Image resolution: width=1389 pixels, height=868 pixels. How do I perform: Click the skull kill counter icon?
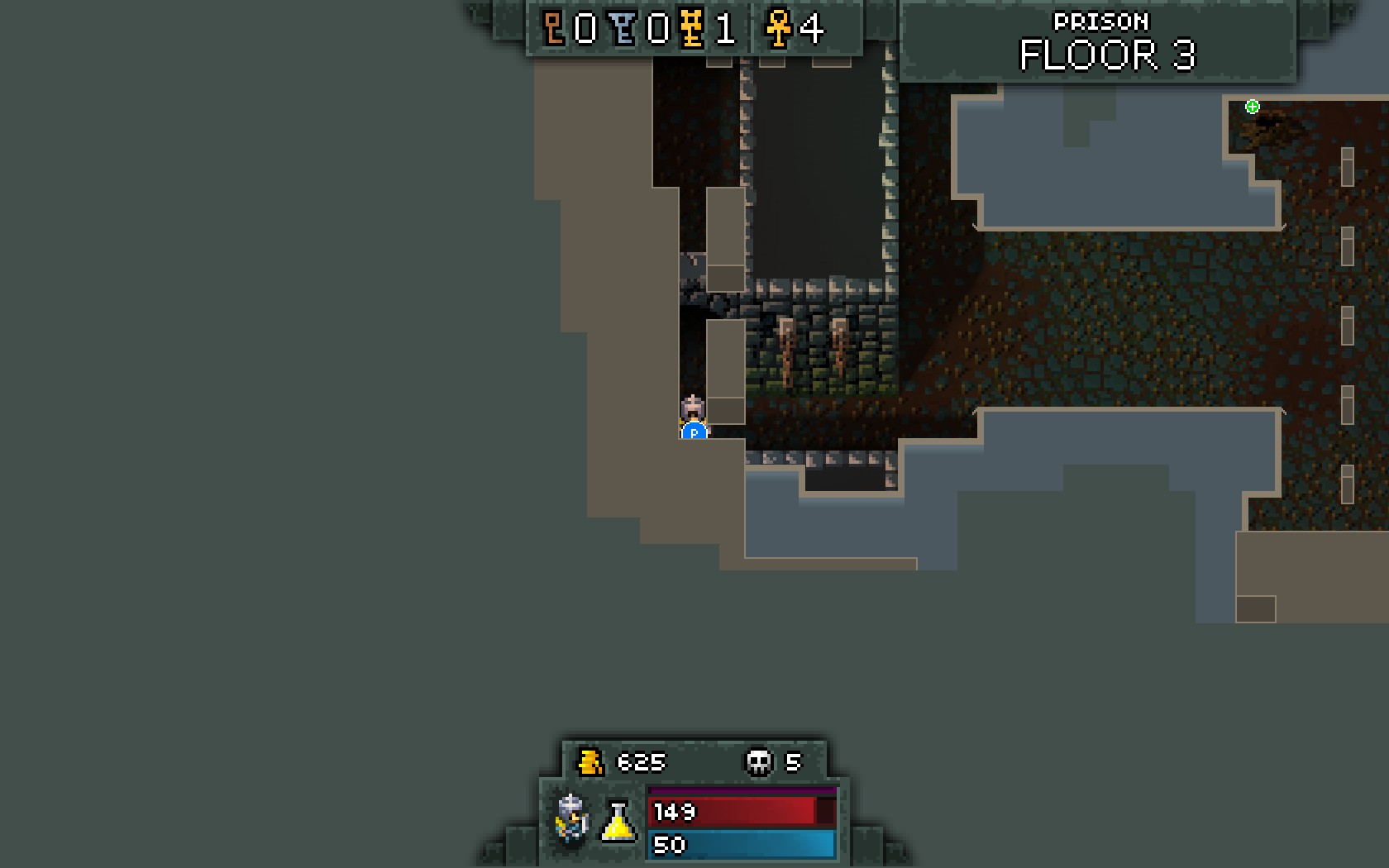[x=758, y=761]
